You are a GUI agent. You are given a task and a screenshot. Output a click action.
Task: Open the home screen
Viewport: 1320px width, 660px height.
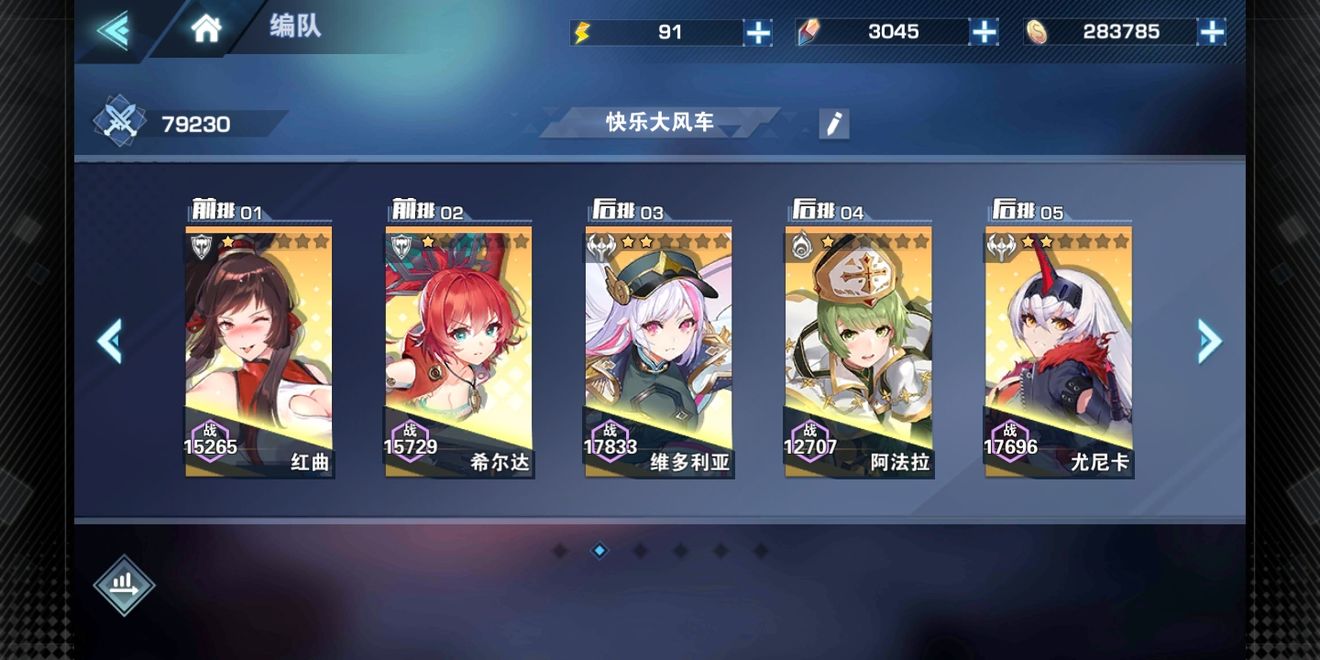[x=206, y=28]
